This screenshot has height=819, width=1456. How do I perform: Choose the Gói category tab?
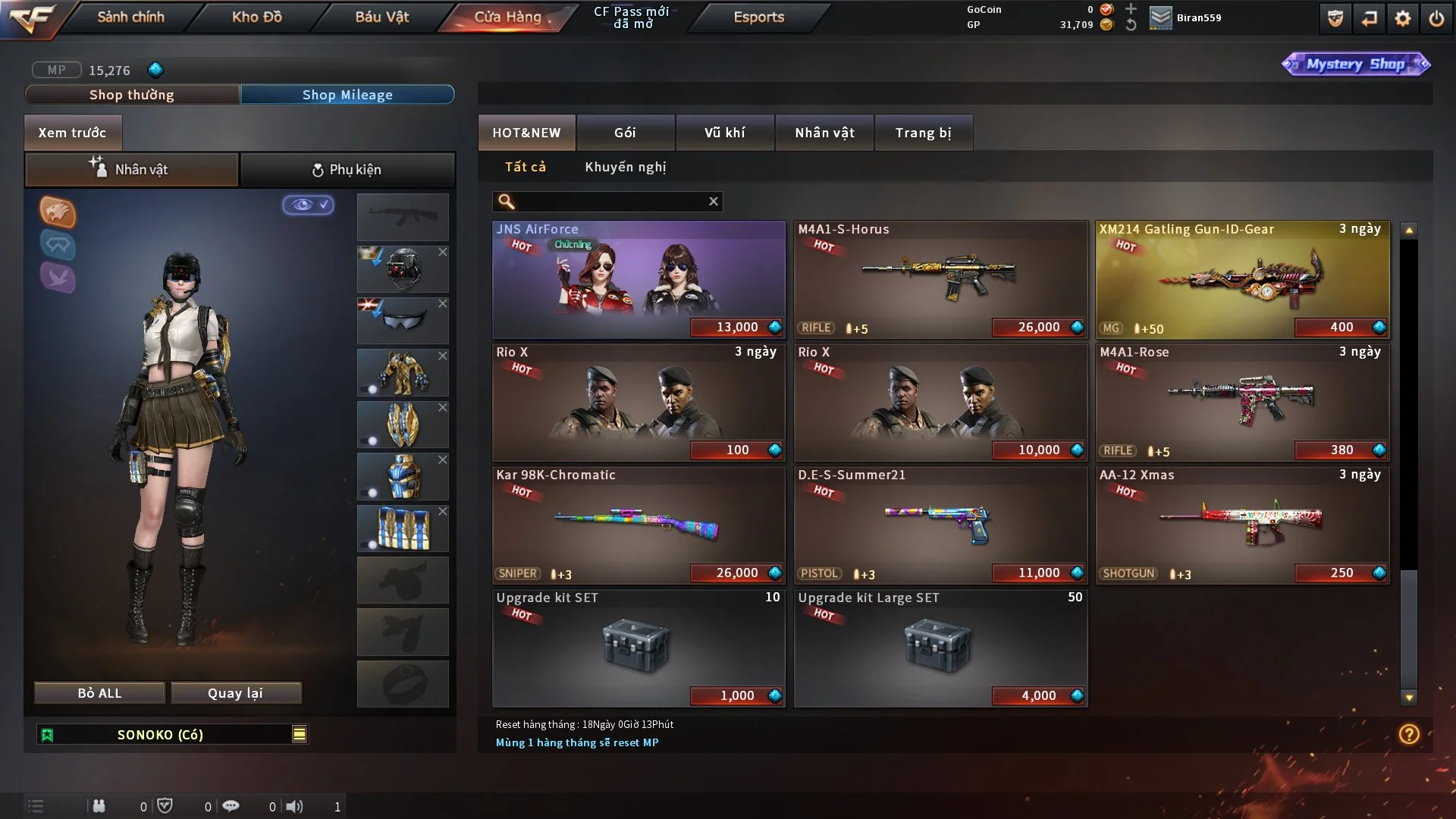coord(625,133)
